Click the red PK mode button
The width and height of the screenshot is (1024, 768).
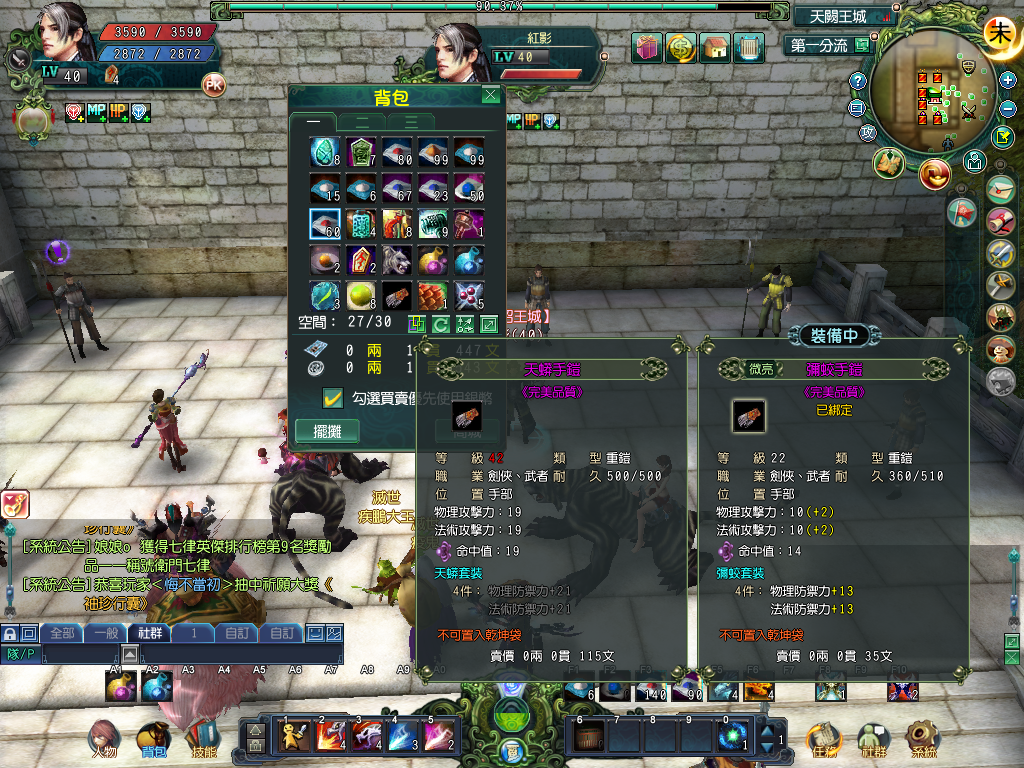click(213, 84)
